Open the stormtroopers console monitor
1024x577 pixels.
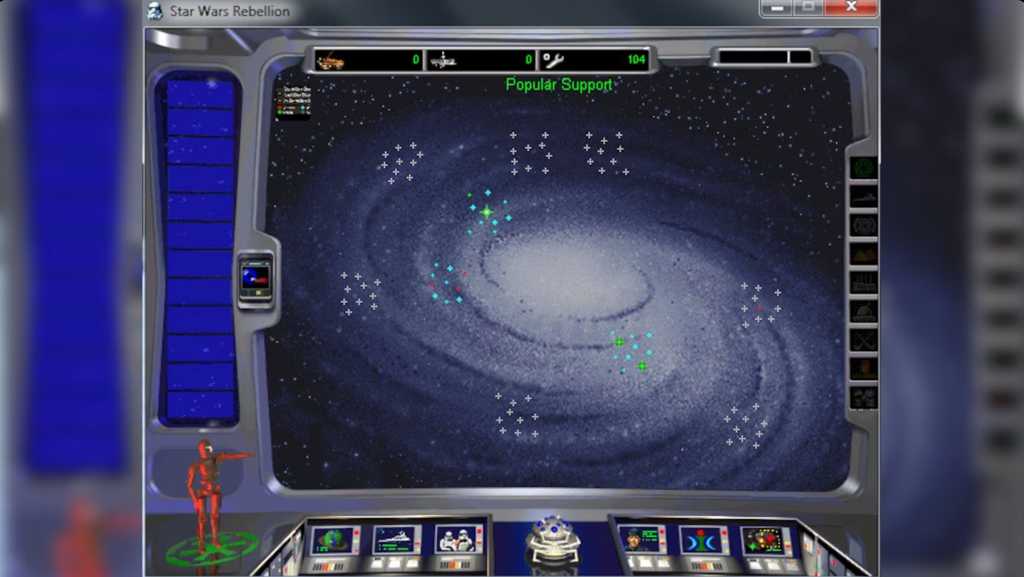458,540
